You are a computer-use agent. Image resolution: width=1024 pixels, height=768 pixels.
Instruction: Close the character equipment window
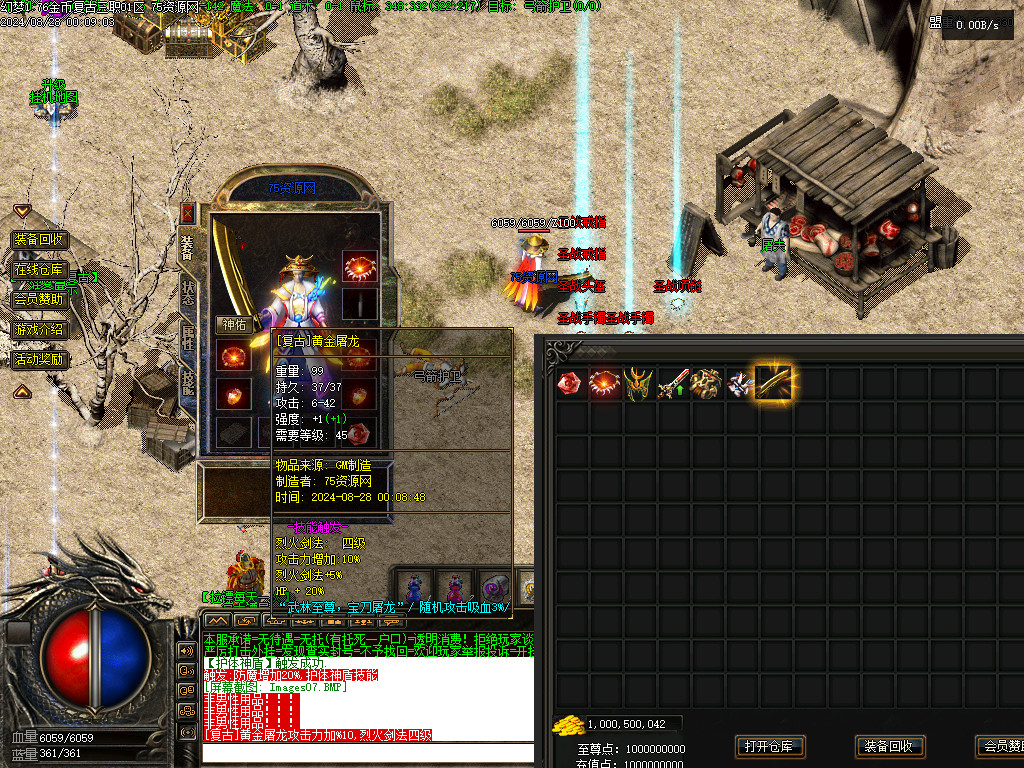(x=187, y=212)
